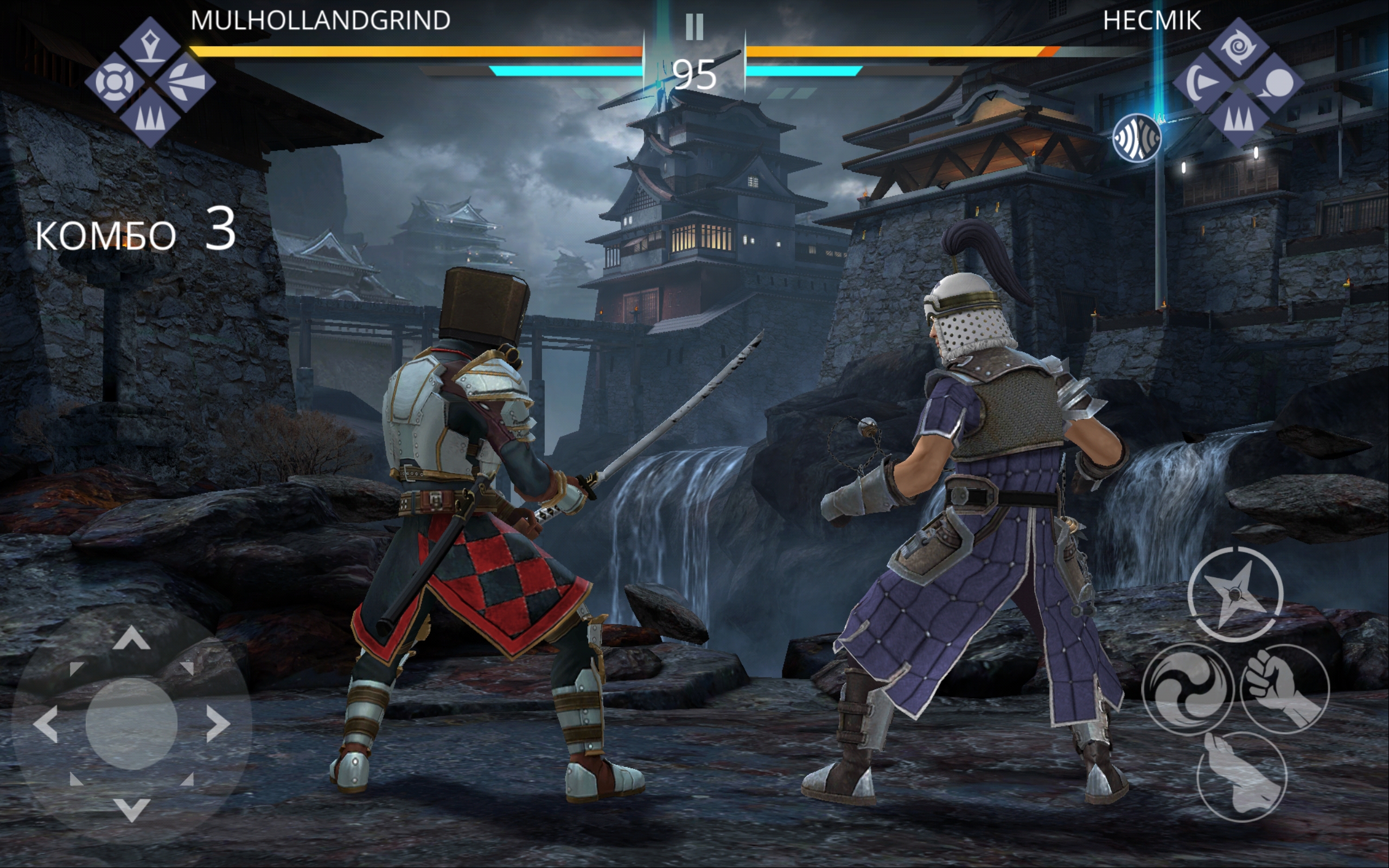The width and height of the screenshot is (1389, 868).
Task: Move forward with the right arrow
Action: click(x=218, y=723)
